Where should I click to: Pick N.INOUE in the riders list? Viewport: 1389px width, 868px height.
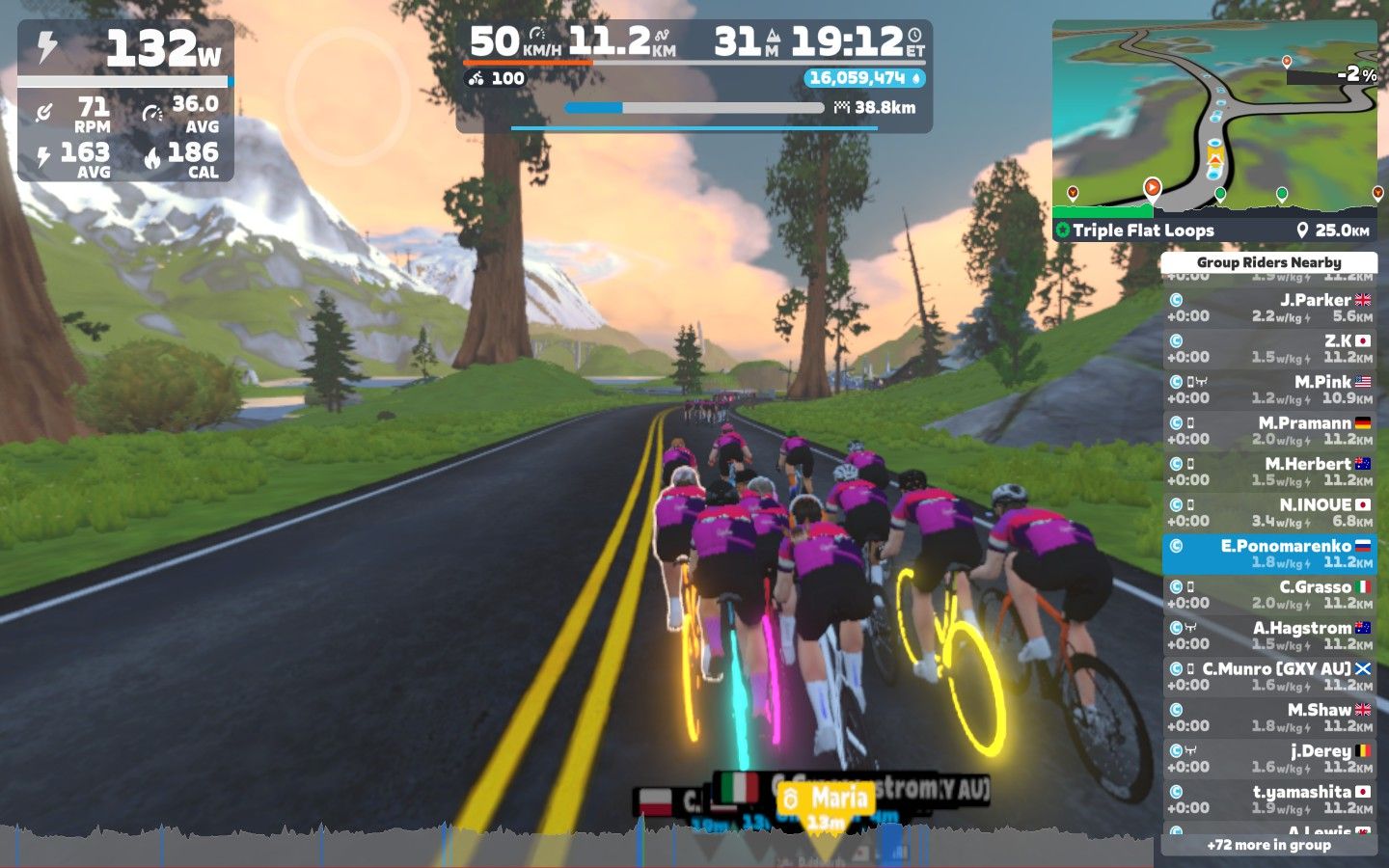[x=1268, y=512]
